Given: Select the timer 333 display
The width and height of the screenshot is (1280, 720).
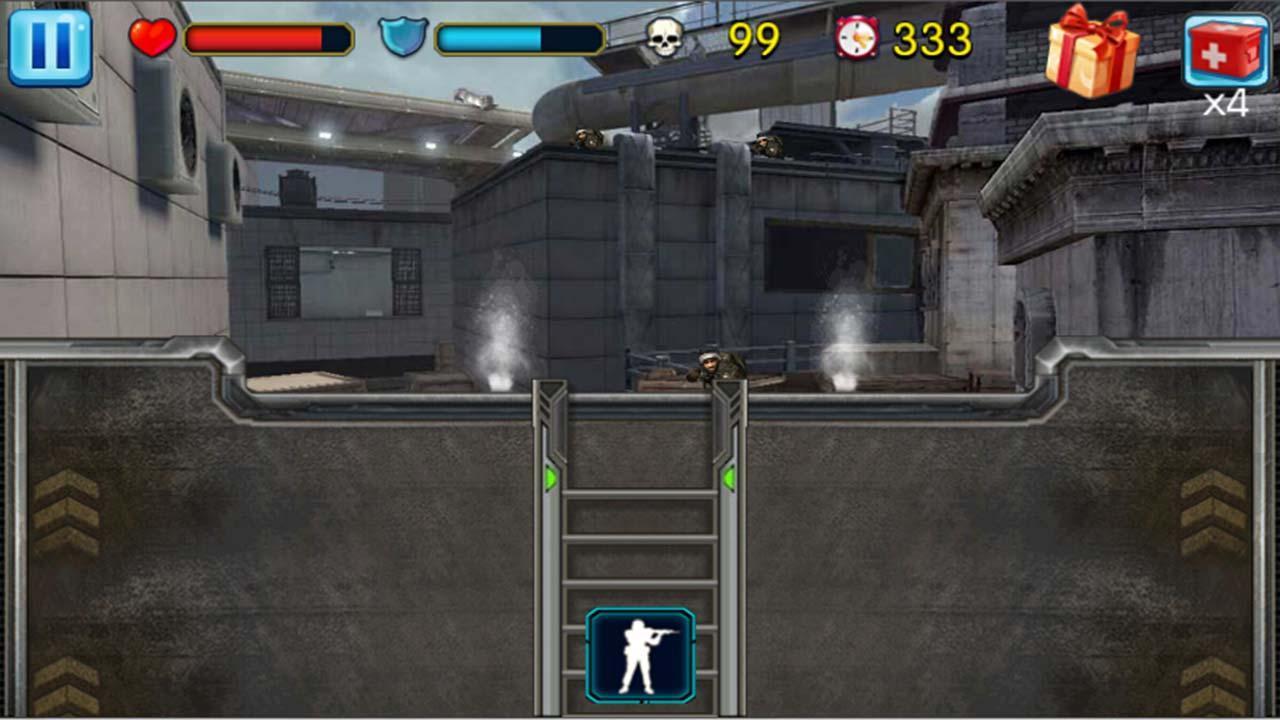Looking at the screenshot, I should click(x=930, y=40).
